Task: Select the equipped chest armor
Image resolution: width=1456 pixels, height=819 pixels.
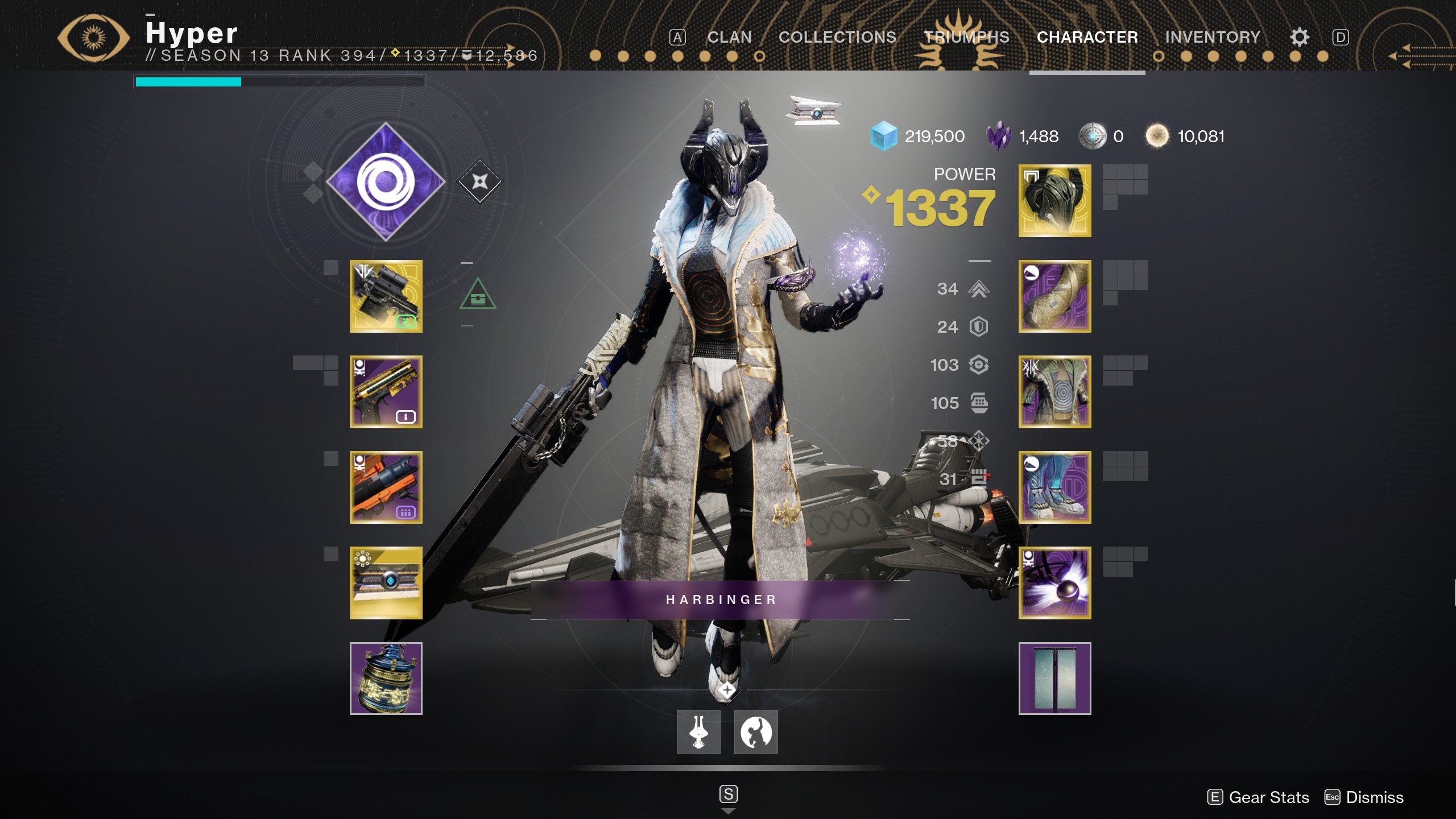Action: click(x=1055, y=392)
